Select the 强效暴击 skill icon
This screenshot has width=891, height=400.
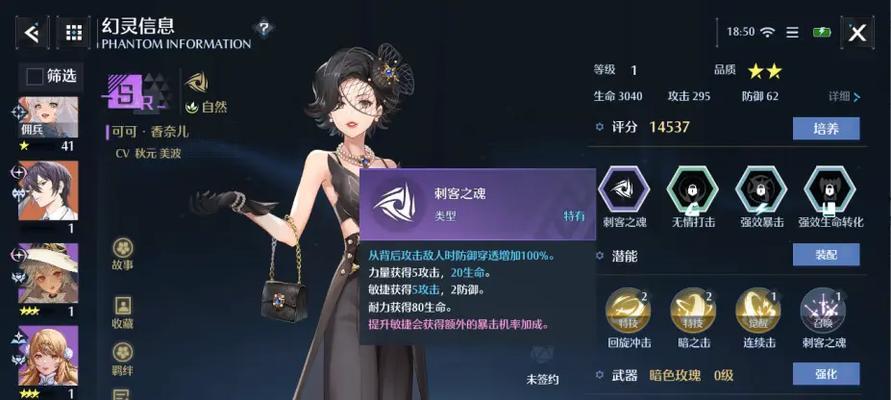click(x=761, y=189)
